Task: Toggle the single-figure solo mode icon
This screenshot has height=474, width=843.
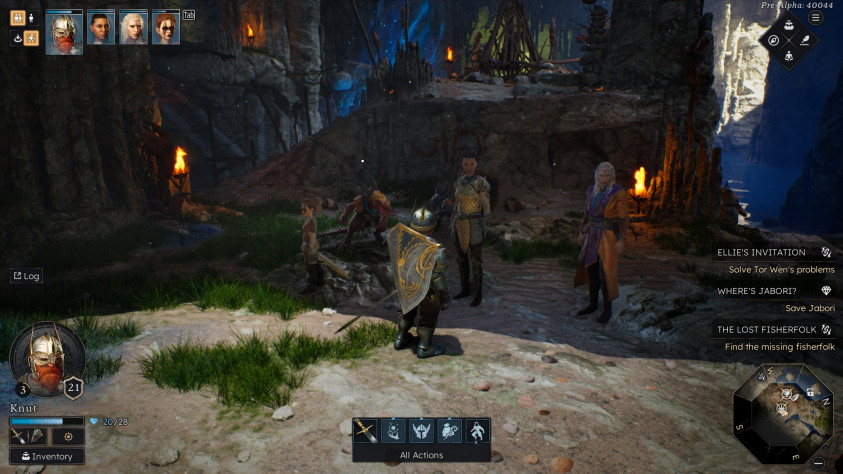Action: (x=31, y=18)
